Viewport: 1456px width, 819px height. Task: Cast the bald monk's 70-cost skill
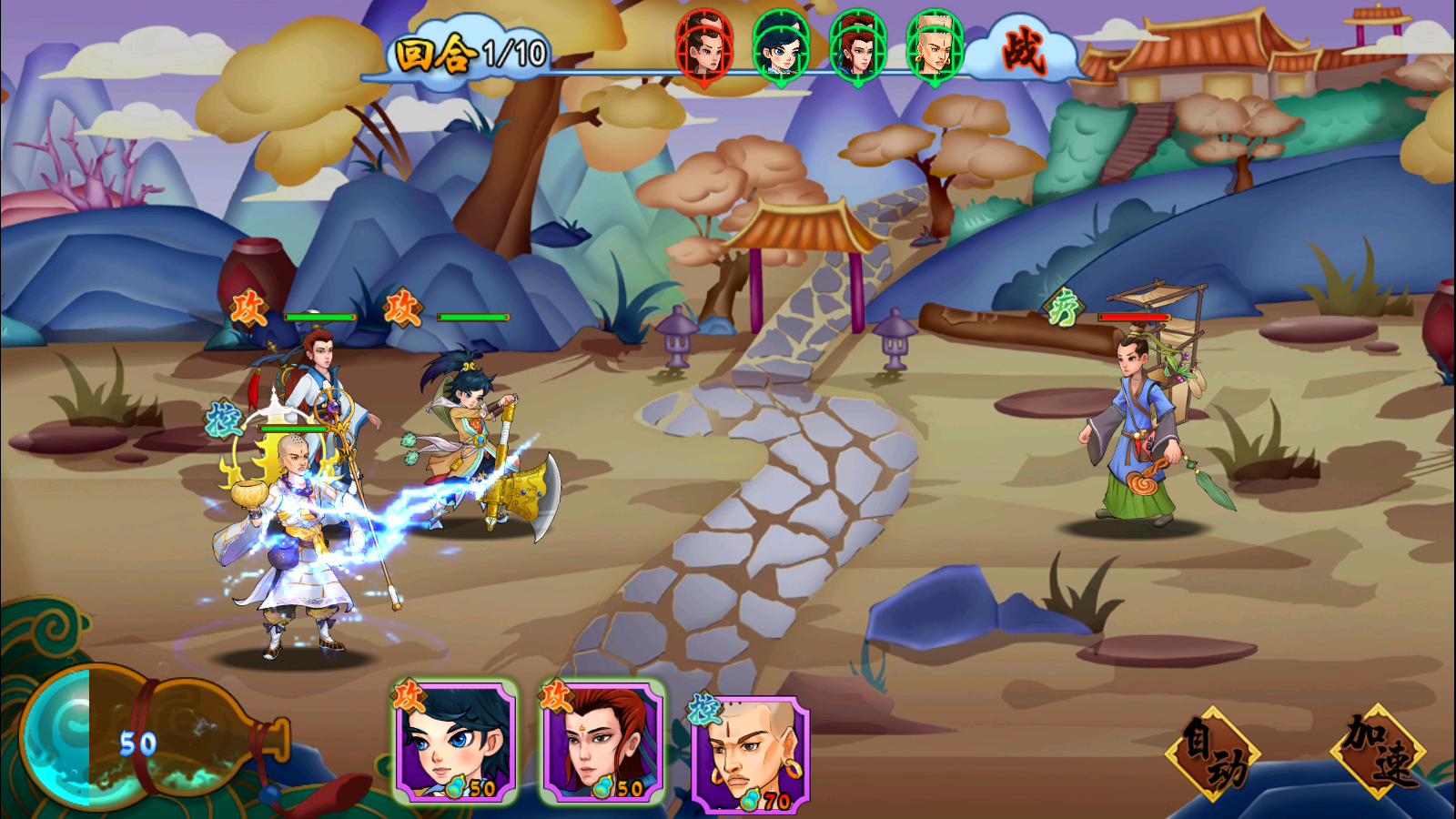click(x=750, y=753)
